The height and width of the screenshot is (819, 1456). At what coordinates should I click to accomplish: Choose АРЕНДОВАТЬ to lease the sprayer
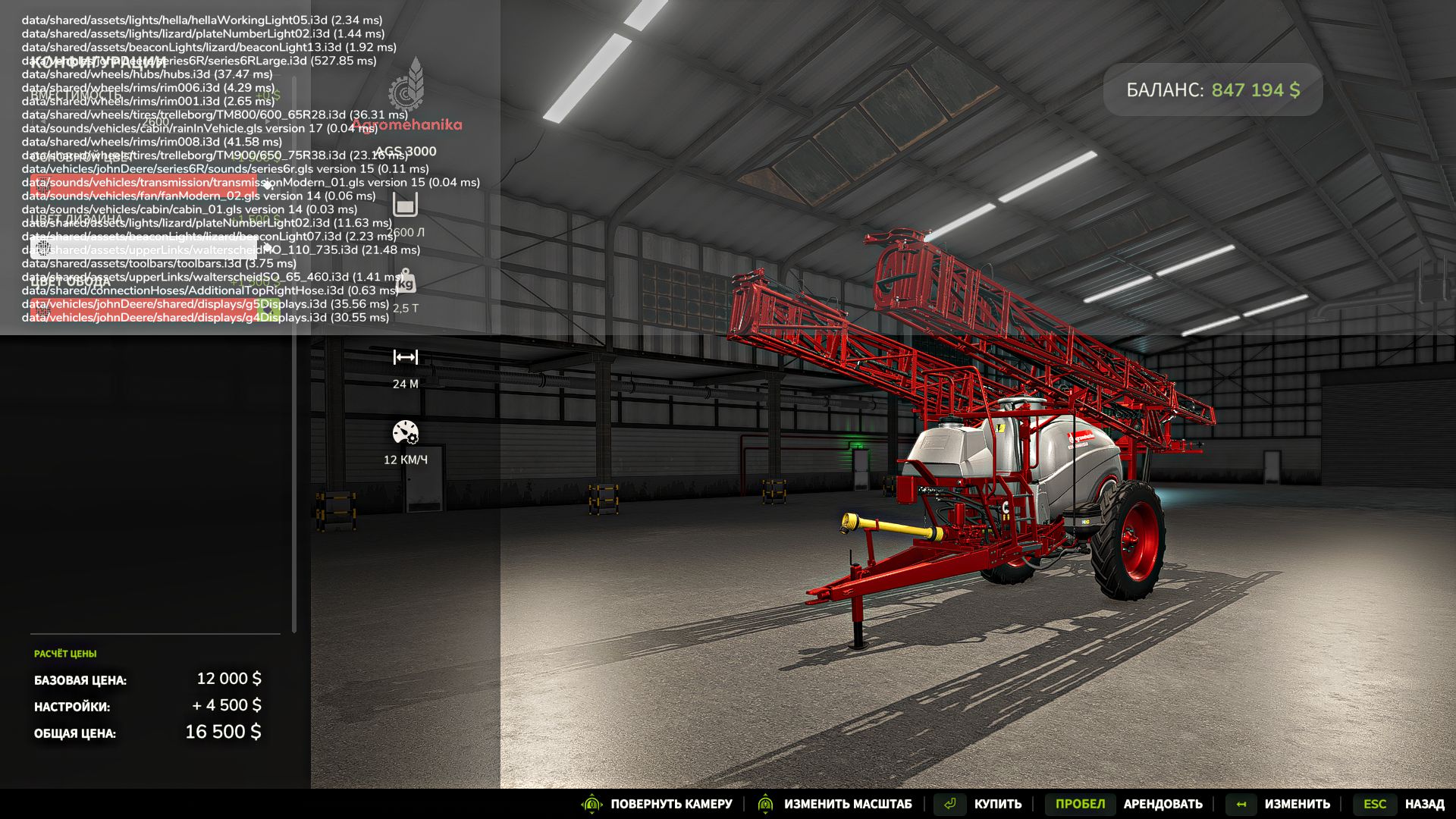(1163, 804)
